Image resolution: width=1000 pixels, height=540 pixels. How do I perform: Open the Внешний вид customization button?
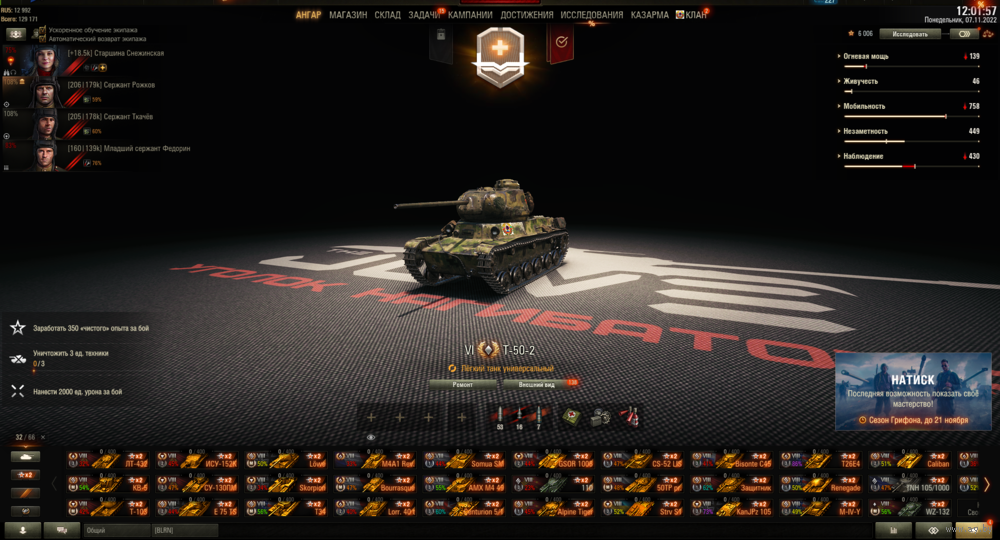(x=537, y=384)
